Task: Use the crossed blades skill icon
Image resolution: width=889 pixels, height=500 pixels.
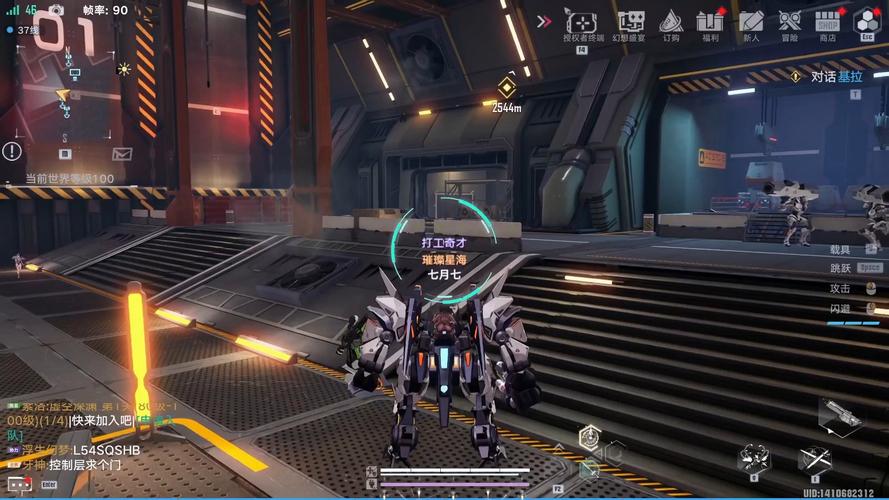Action: click(x=814, y=458)
